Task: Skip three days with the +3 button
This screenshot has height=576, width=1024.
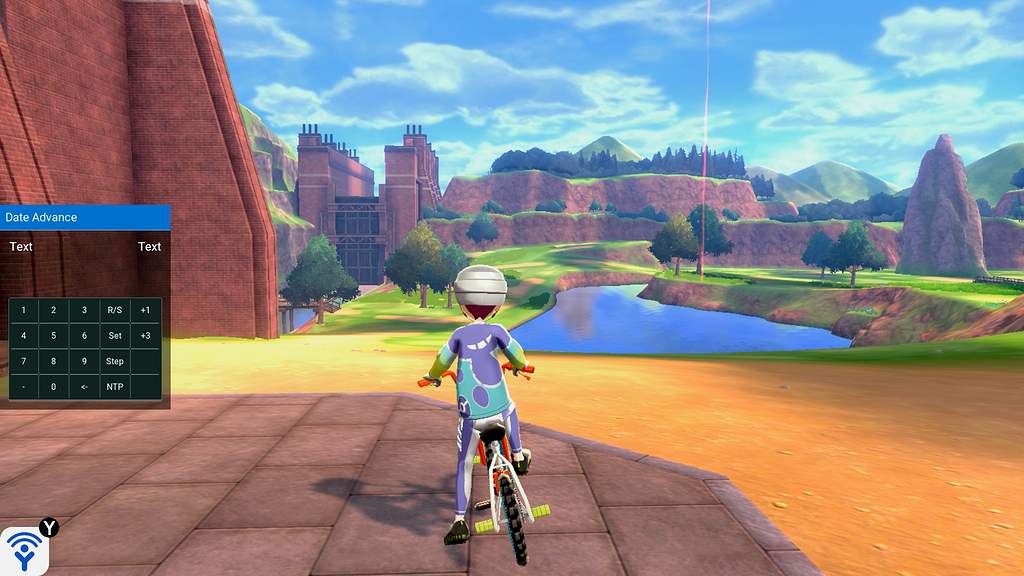Action: tap(145, 336)
